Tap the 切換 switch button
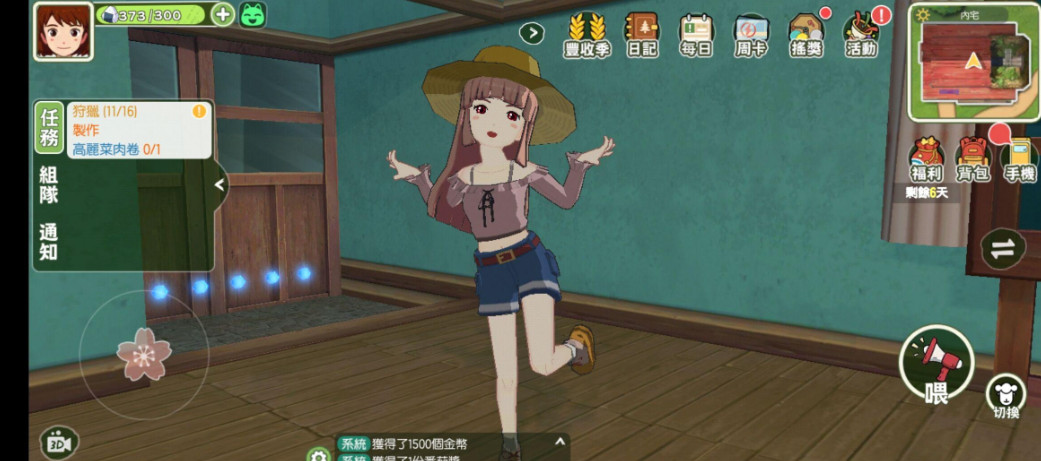 [x=1005, y=397]
